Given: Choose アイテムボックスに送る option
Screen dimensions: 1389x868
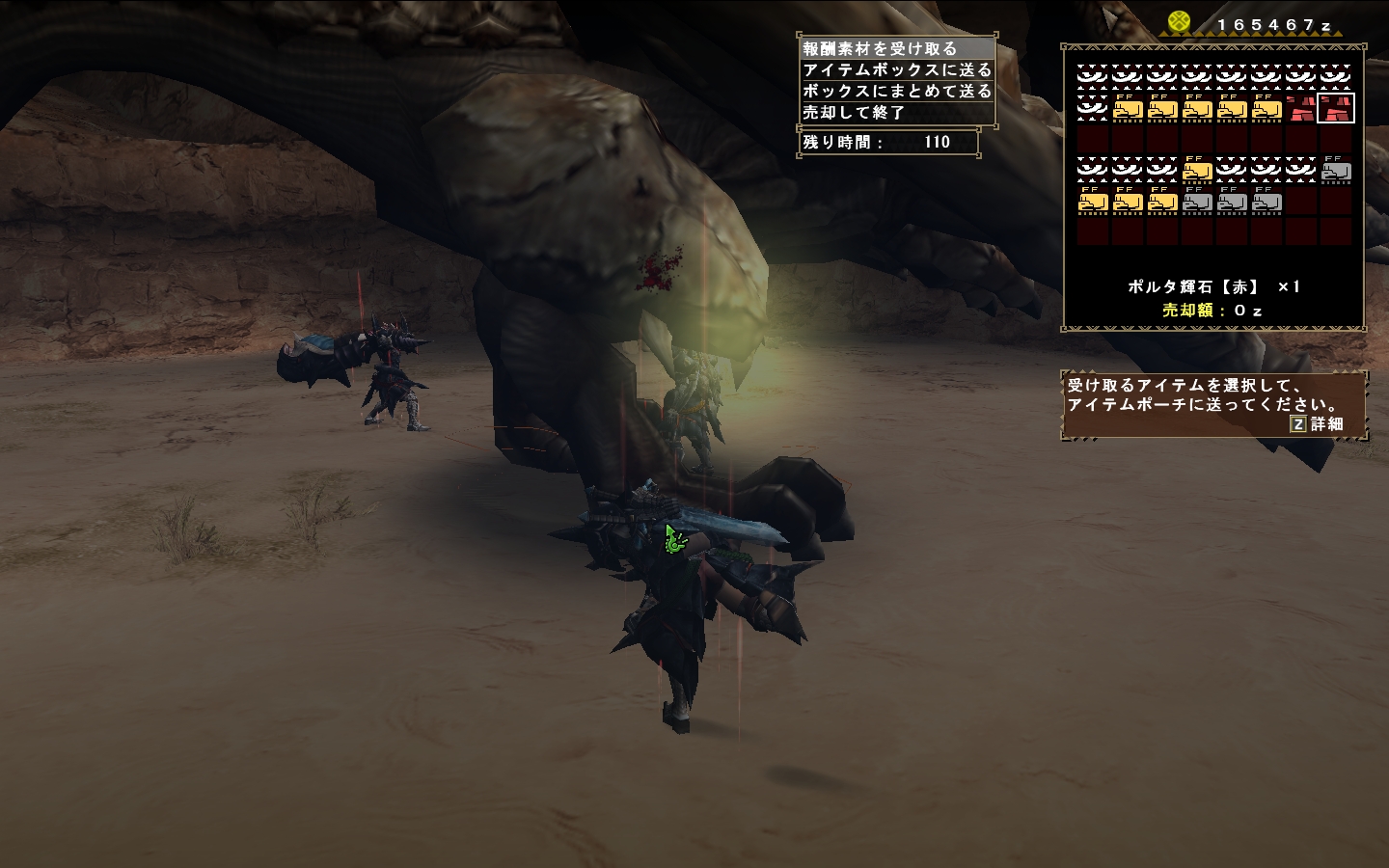Looking at the screenshot, I should [896, 69].
